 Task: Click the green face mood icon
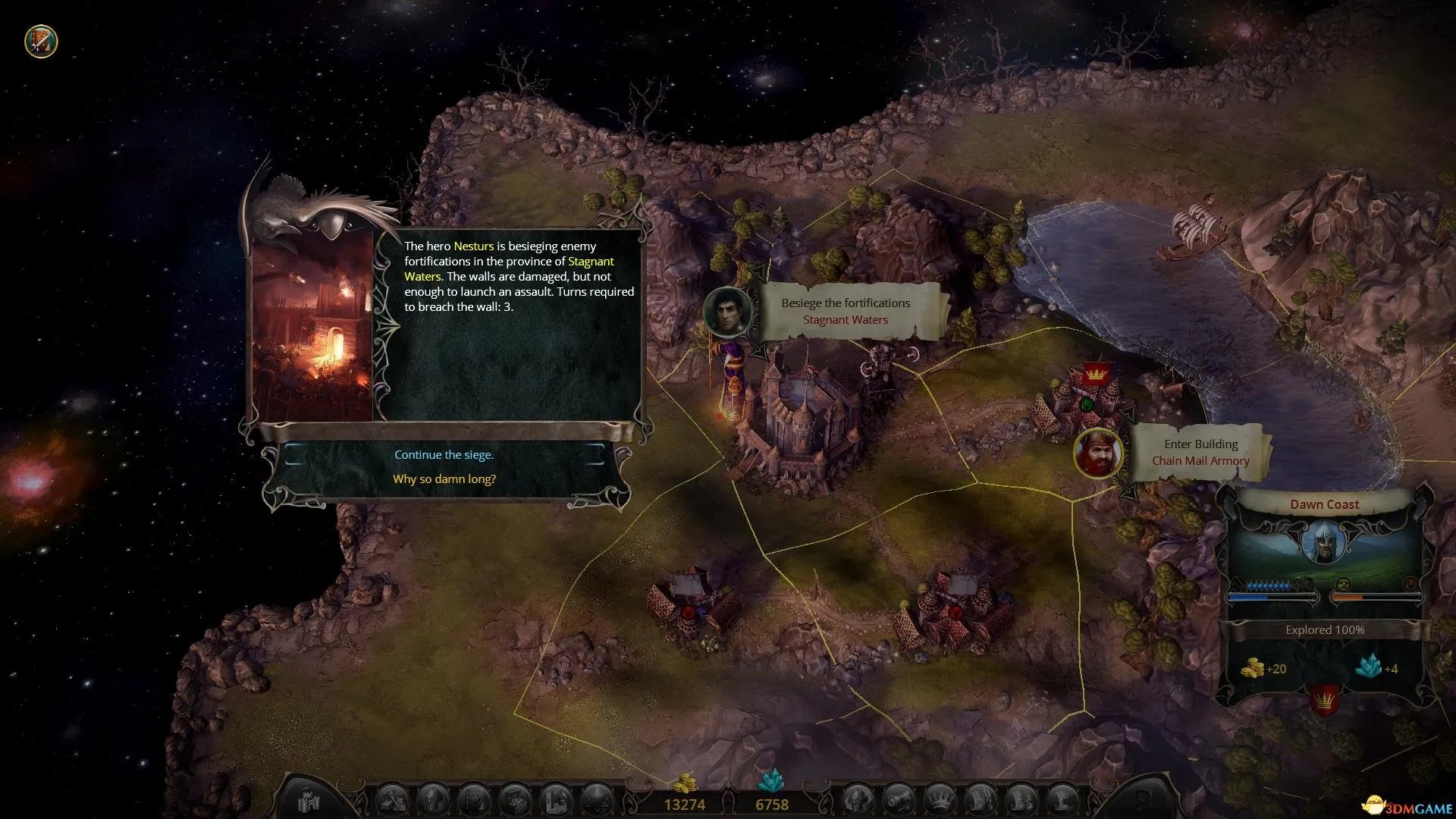1343,585
